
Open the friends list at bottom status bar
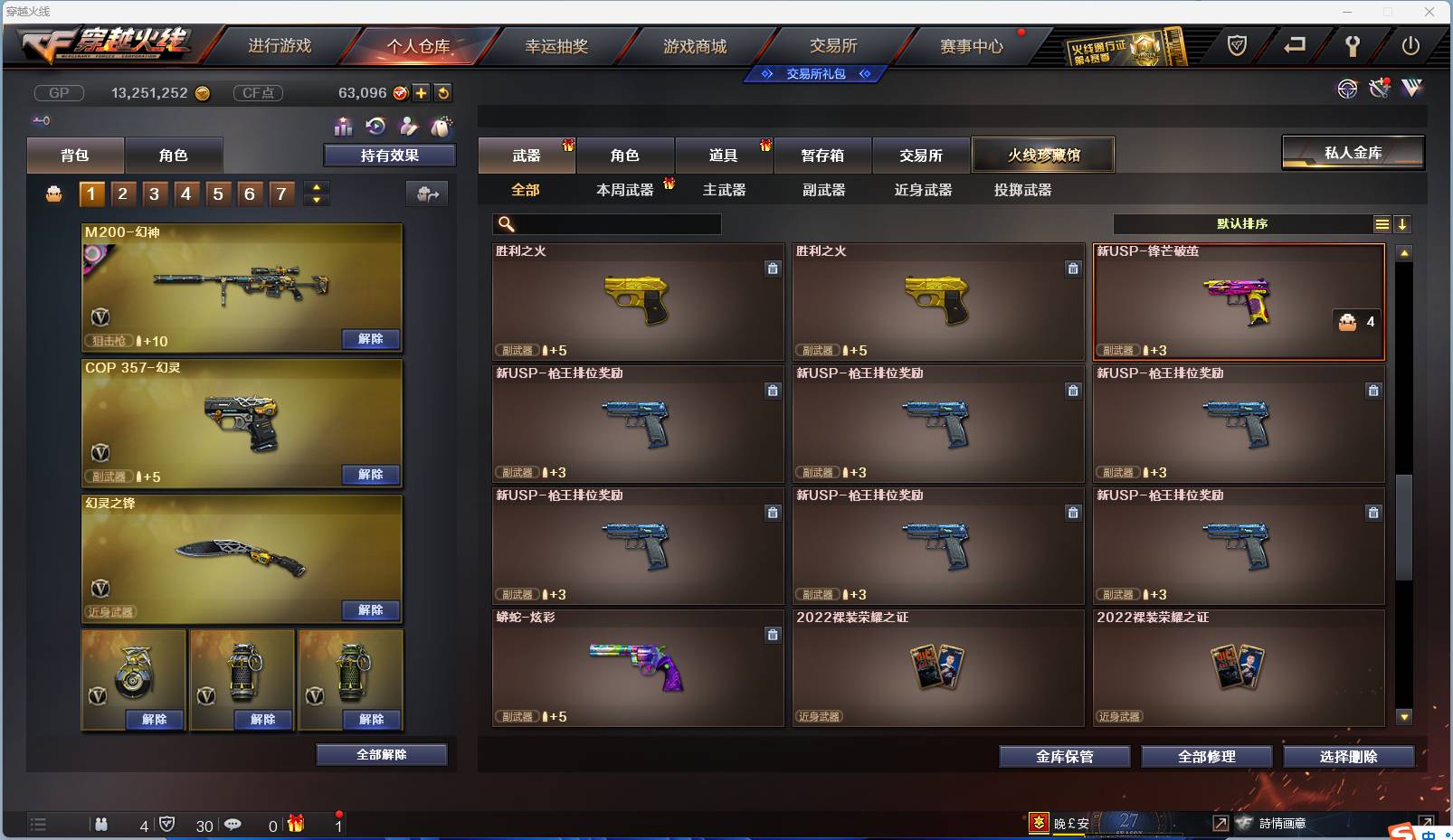102,825
